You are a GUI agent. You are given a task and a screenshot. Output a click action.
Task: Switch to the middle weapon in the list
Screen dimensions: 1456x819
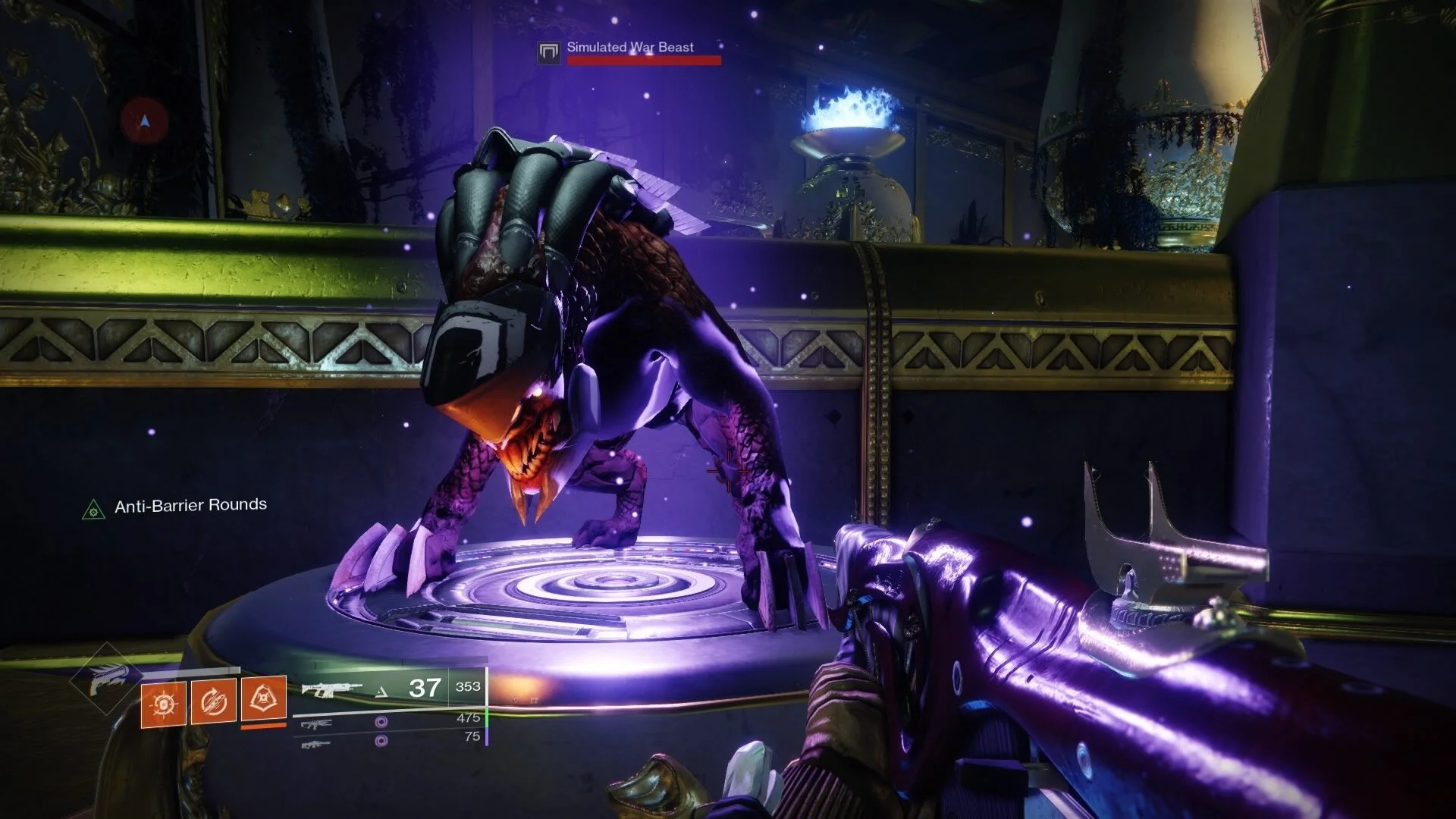click(x=315, y=726)
